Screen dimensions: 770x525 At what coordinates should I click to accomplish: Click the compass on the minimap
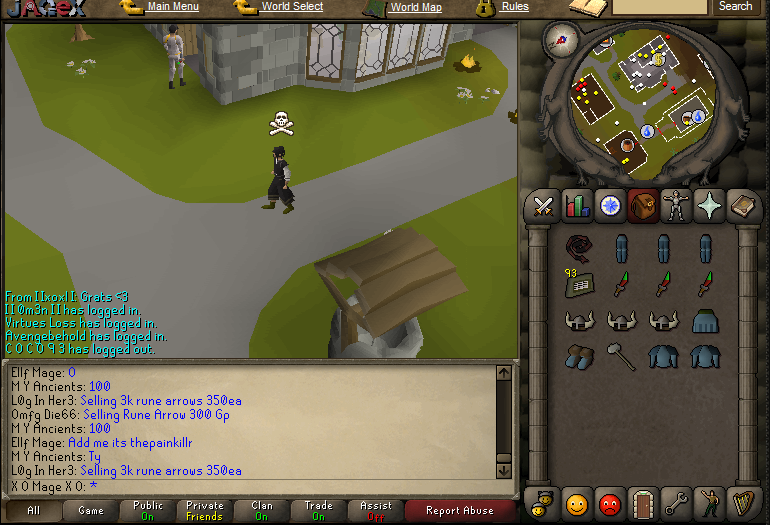click(x=559, y=39)
